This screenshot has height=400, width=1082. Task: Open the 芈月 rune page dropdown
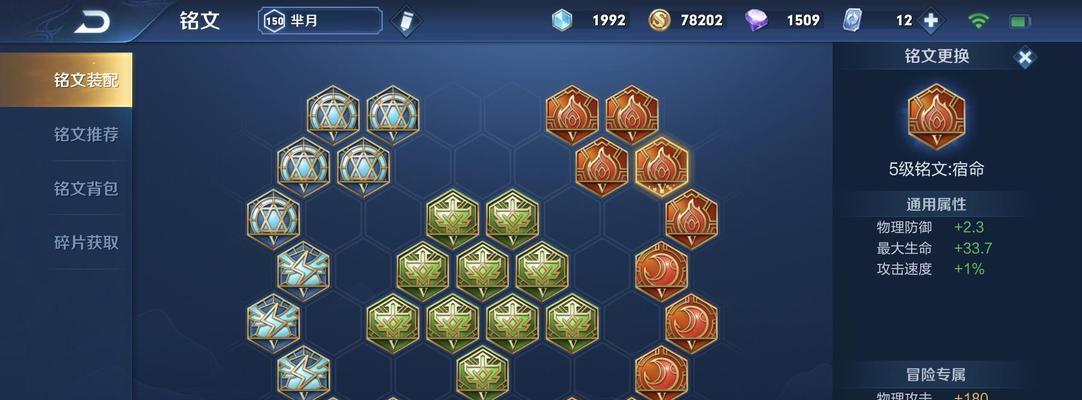pos(320,20)
